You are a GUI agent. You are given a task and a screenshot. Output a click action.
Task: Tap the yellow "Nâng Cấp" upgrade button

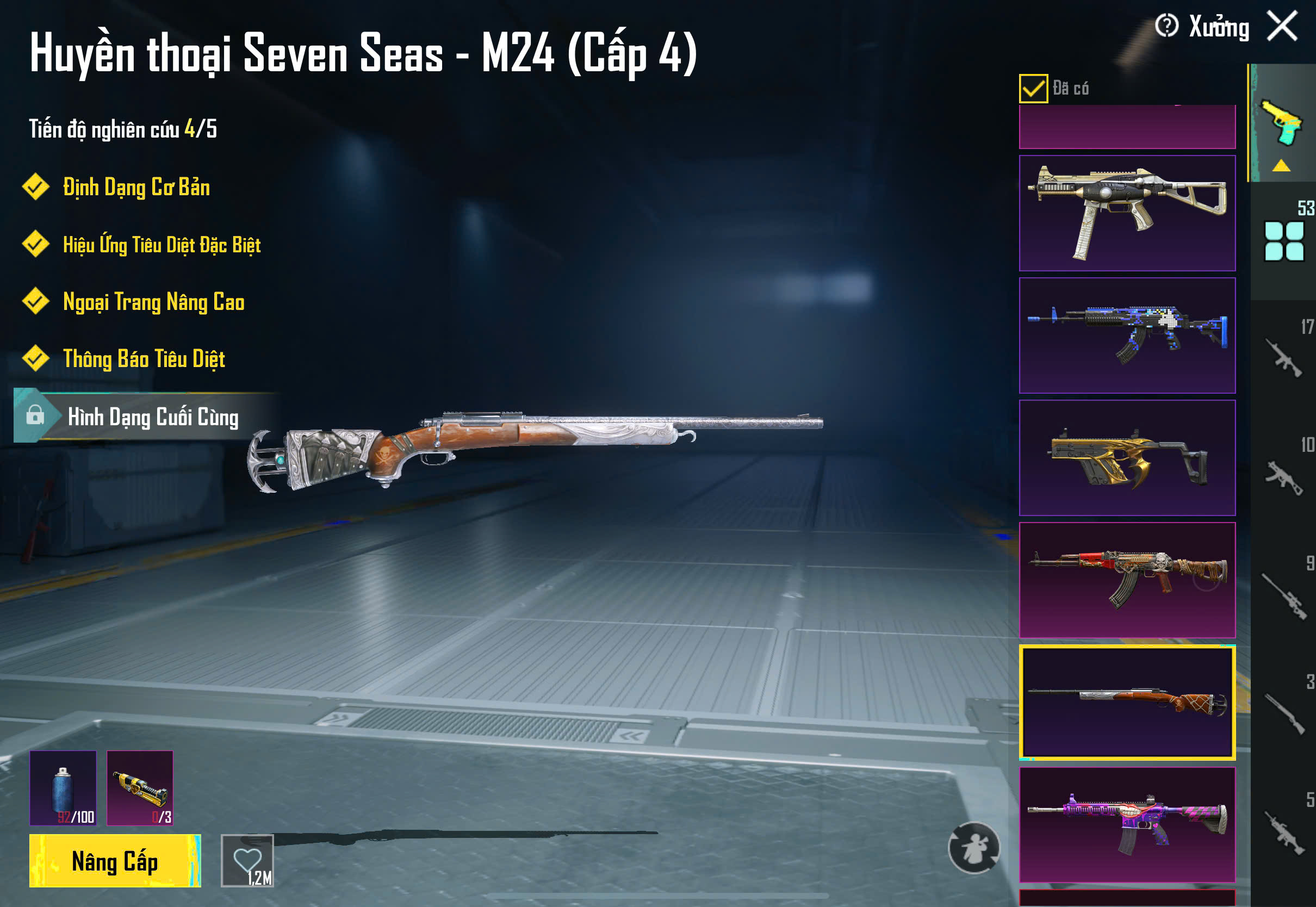click(115, 861)
